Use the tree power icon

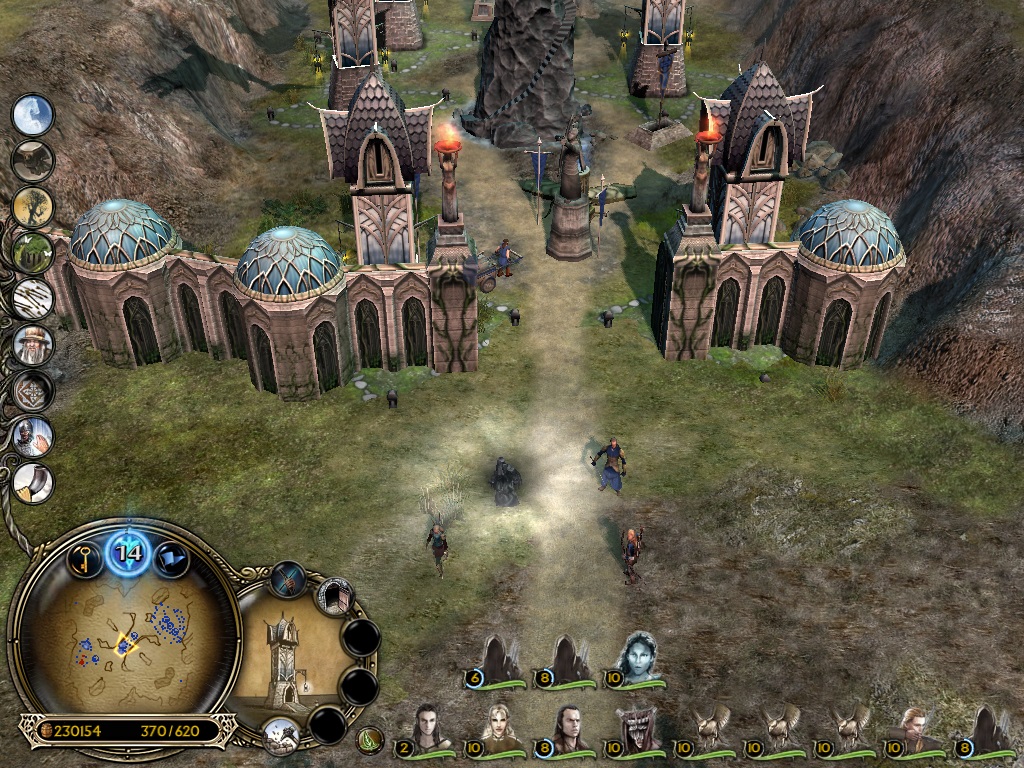pos(32,206)
